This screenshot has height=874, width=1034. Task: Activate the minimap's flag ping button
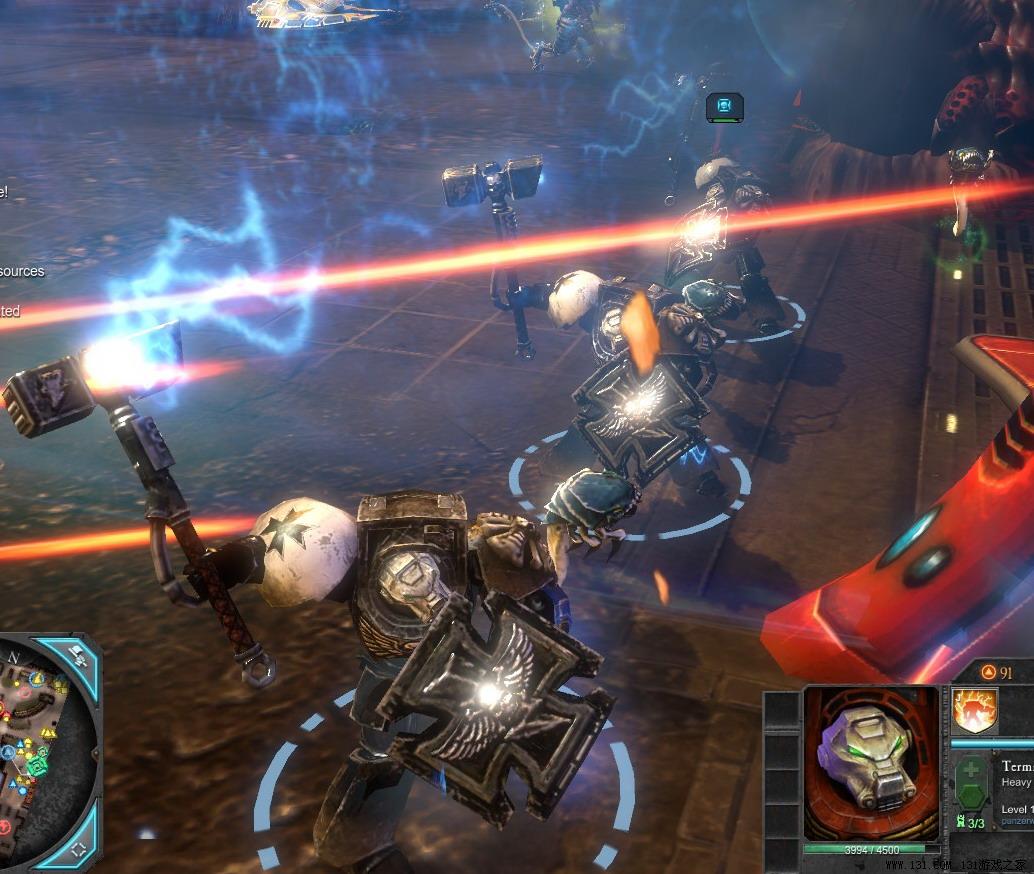(x=77, y=656)
